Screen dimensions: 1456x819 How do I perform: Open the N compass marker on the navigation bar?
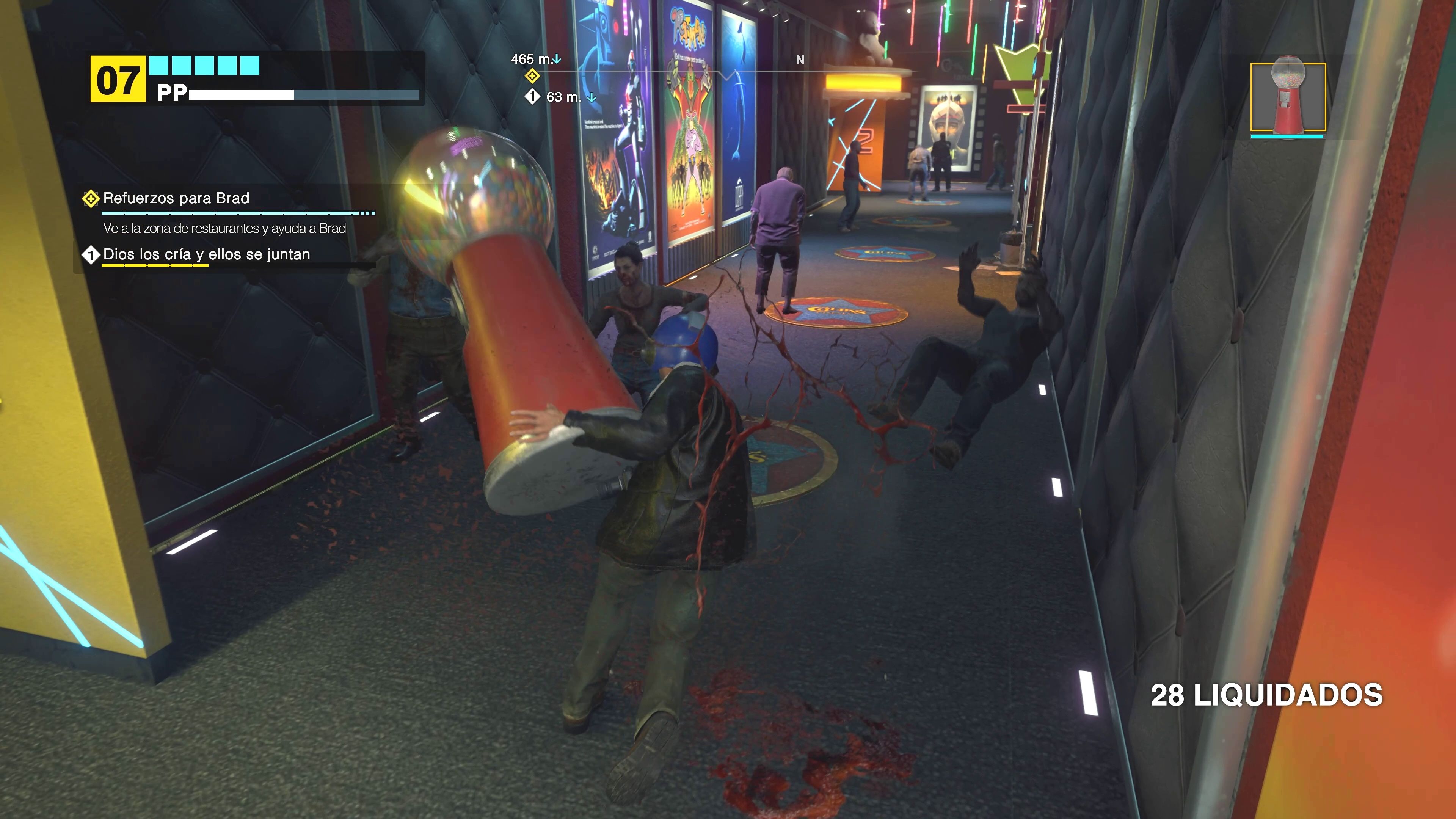pos(800,60)
